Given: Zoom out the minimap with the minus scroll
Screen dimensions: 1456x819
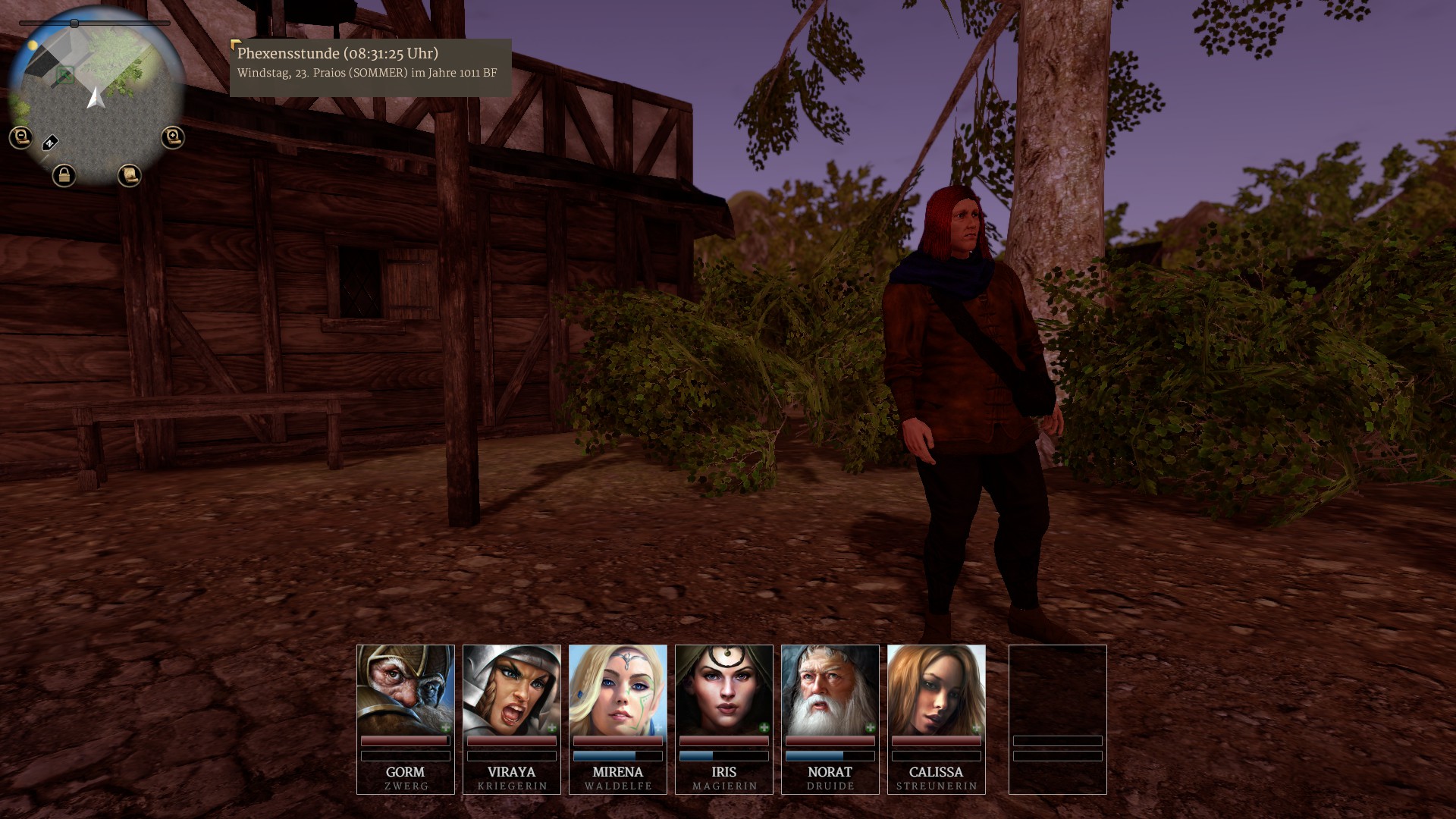Looking at the screenshot, I should point(20,137).
